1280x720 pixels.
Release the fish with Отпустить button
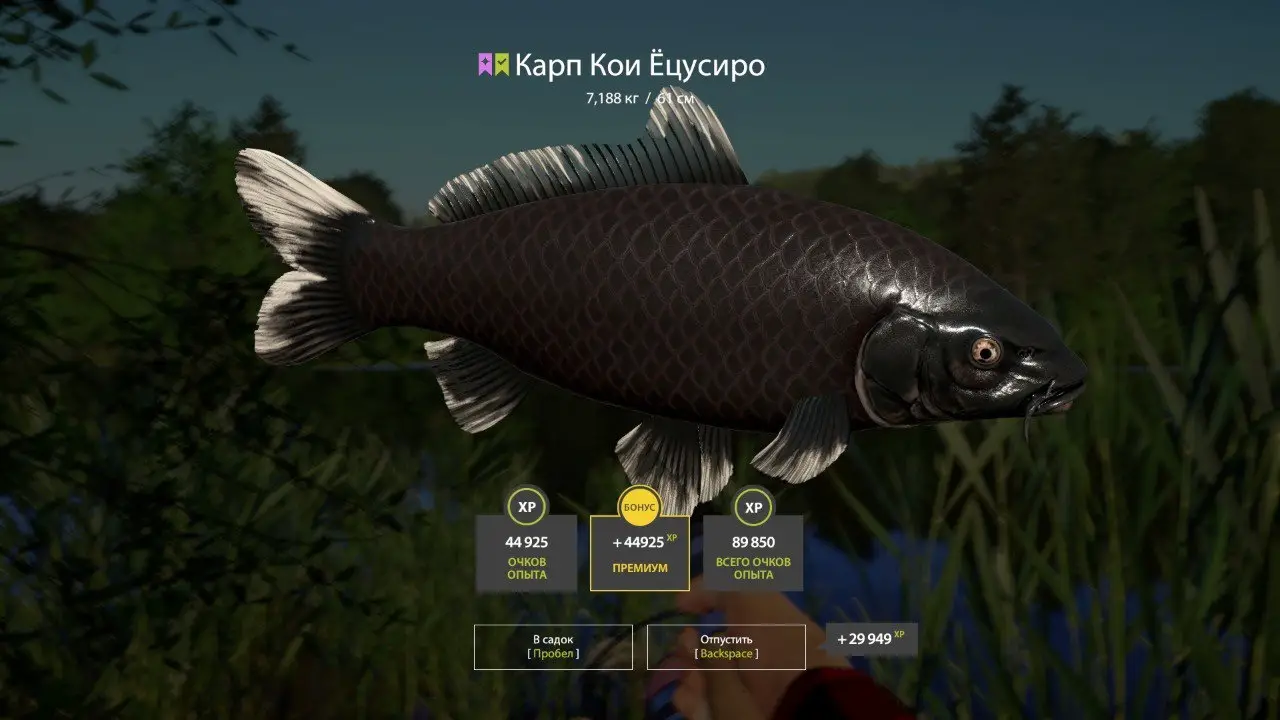726,646
